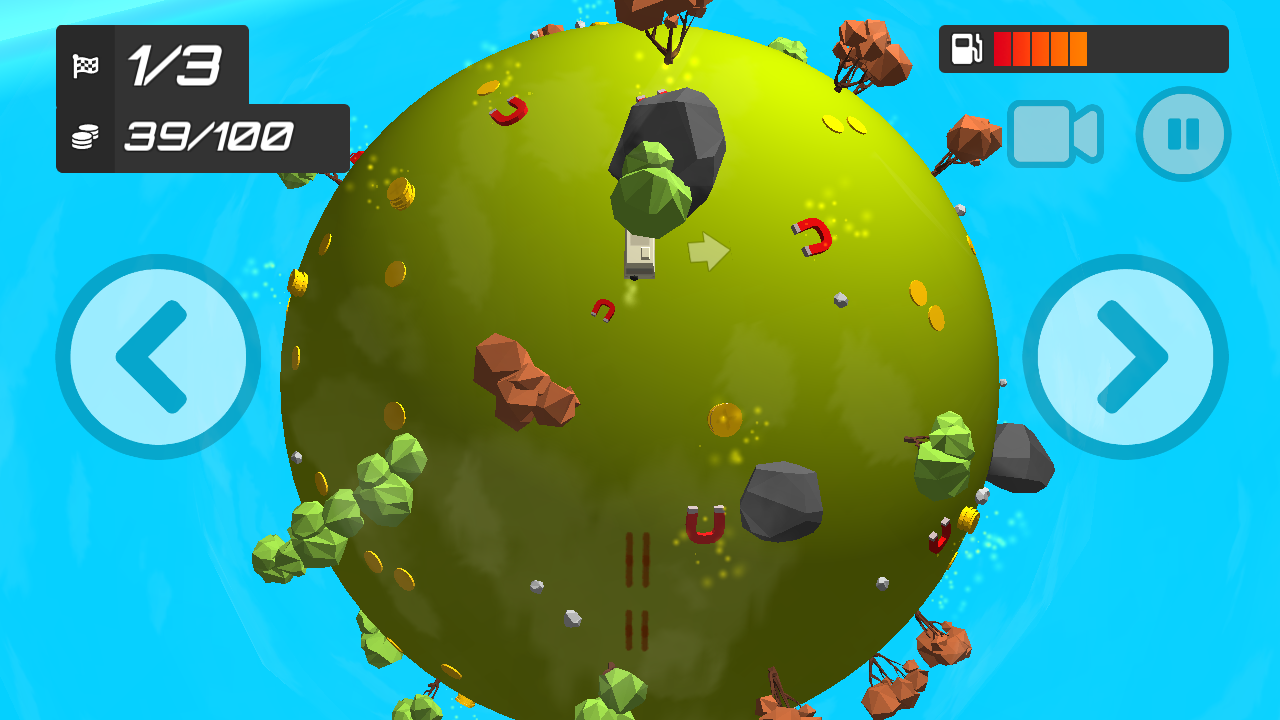
Task: Steer right with the right arrow button
Action: click(1125, 357)
